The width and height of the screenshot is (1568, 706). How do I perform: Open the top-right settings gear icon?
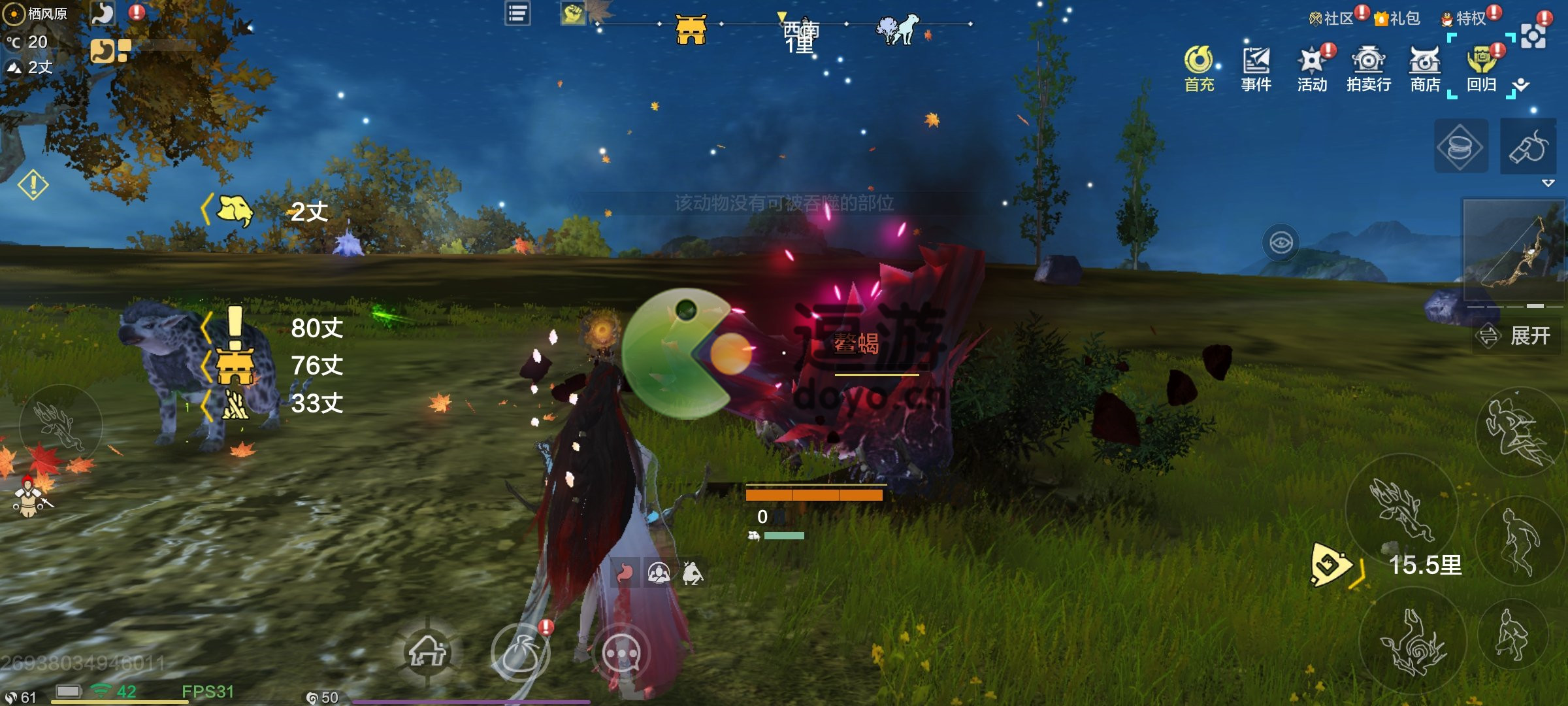coord(1533,37)
